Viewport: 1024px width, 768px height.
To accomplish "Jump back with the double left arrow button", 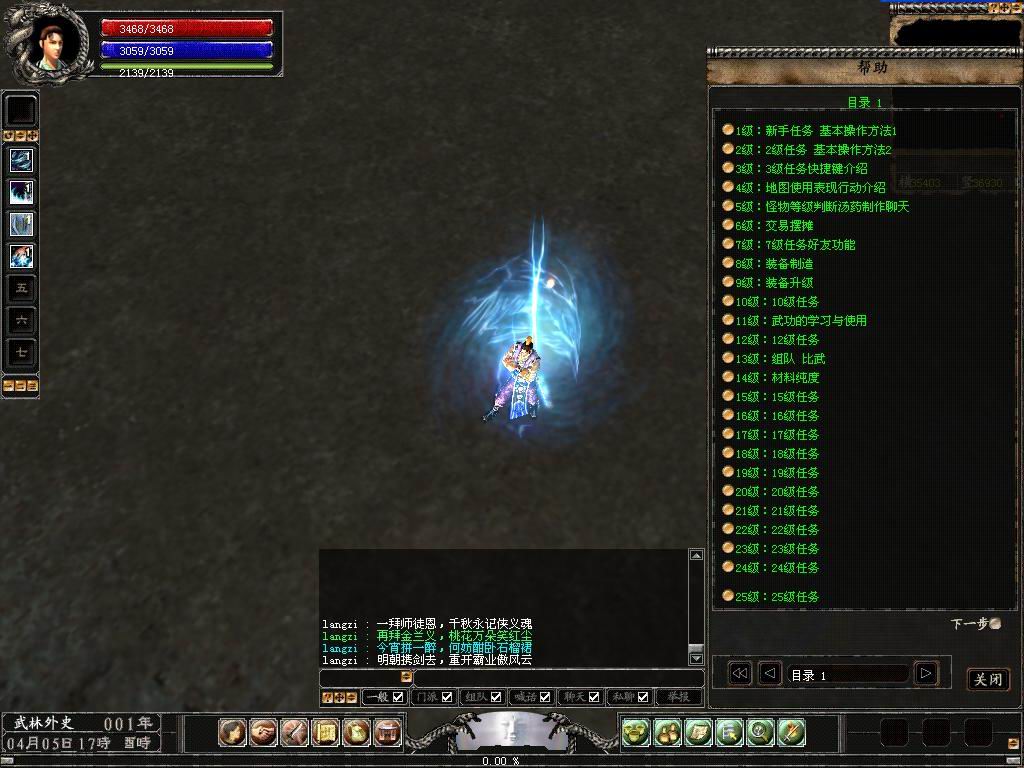I will pyautogui.click(x=739, y=674).
